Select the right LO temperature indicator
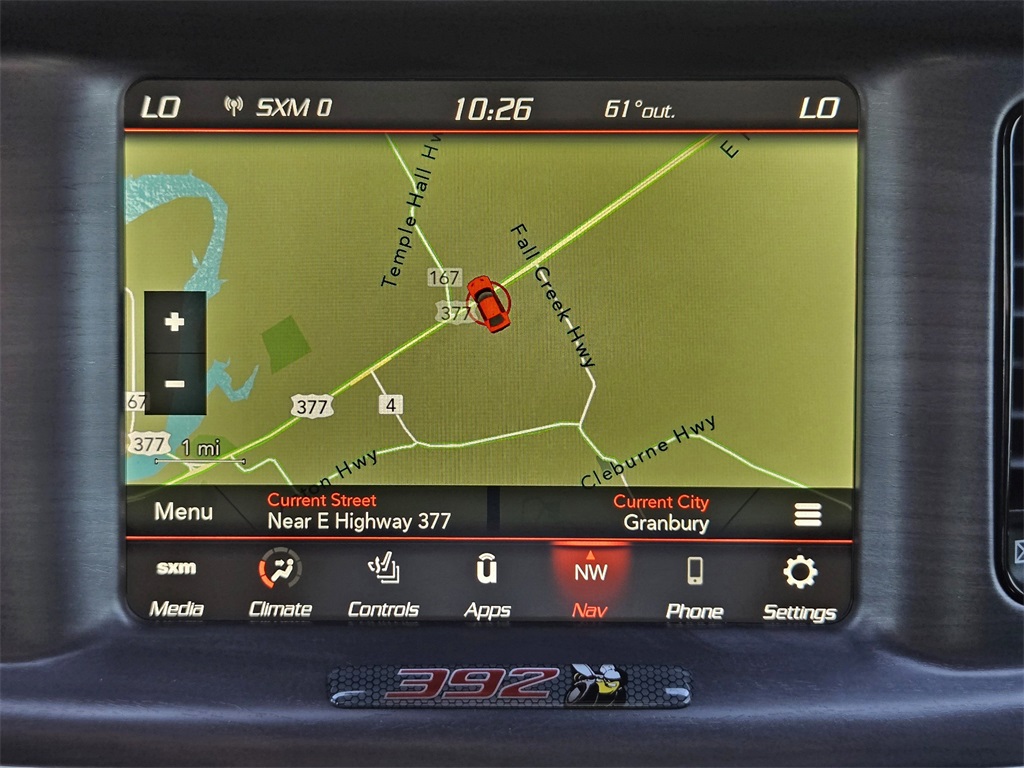Image resolution: width=1024 pixels, height=768 pixels. click(x=819, y=108)
